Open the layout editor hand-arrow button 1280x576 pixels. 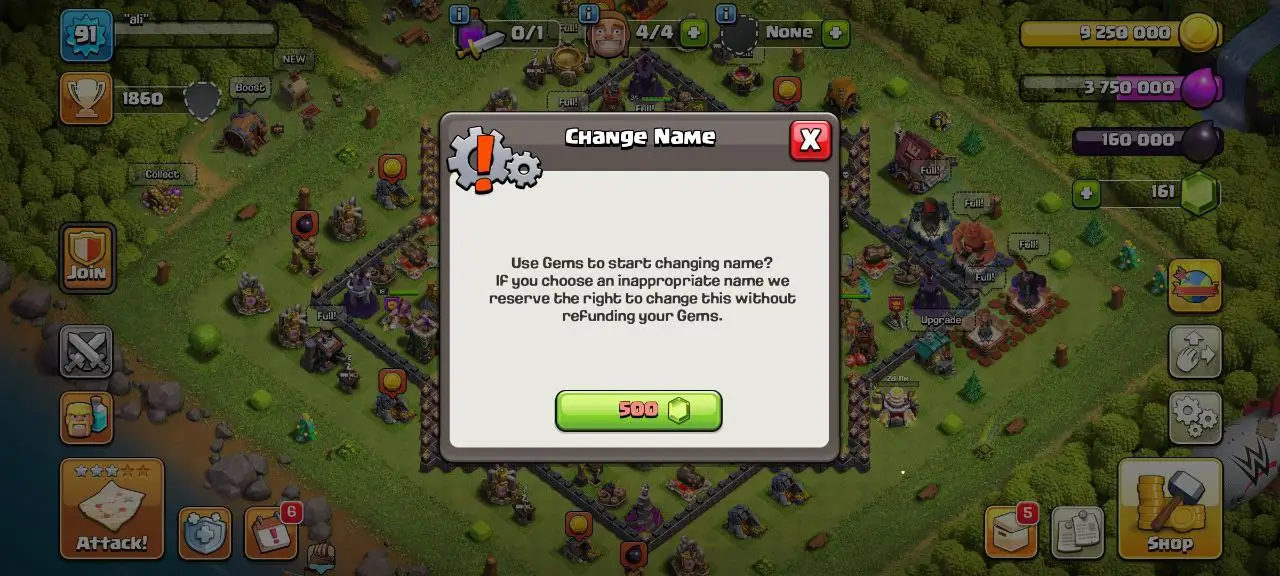(x=1195, y=351)
